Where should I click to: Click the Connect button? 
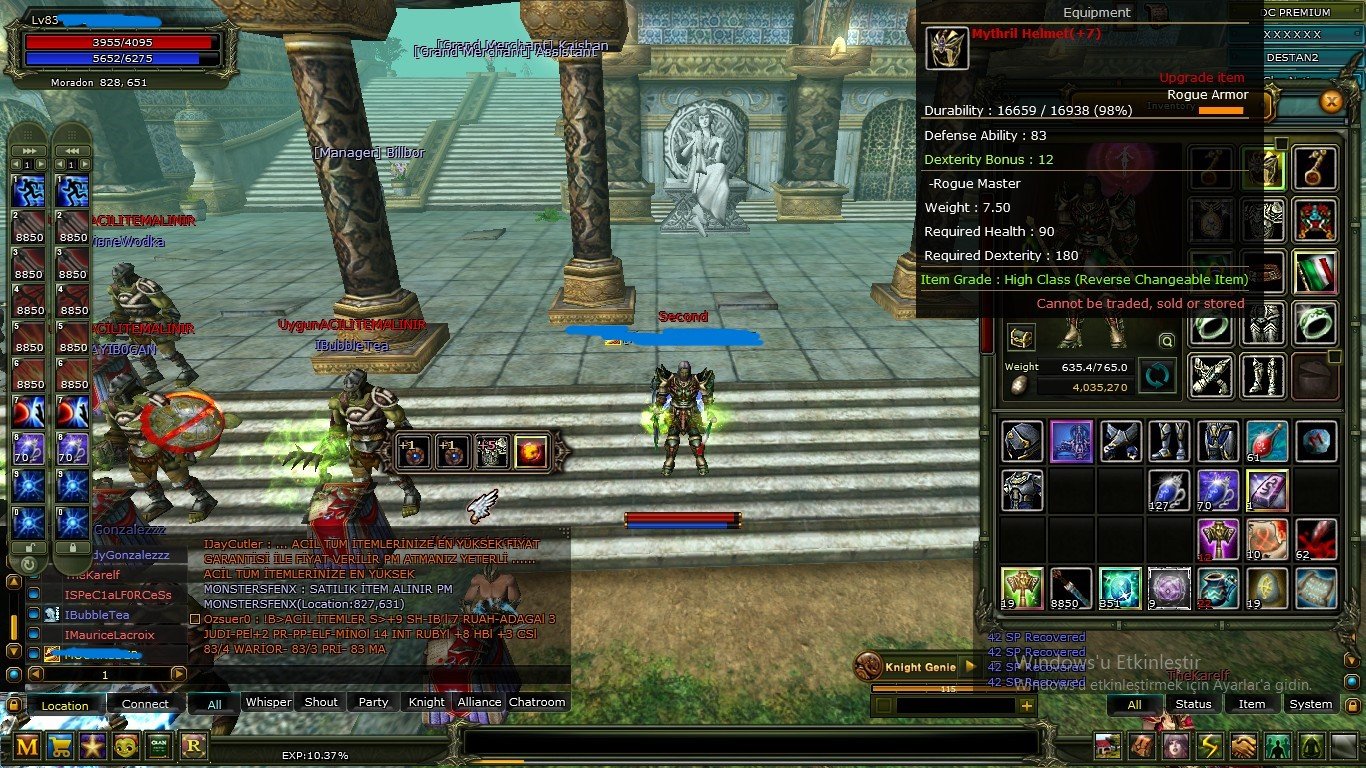click(145, 704)
